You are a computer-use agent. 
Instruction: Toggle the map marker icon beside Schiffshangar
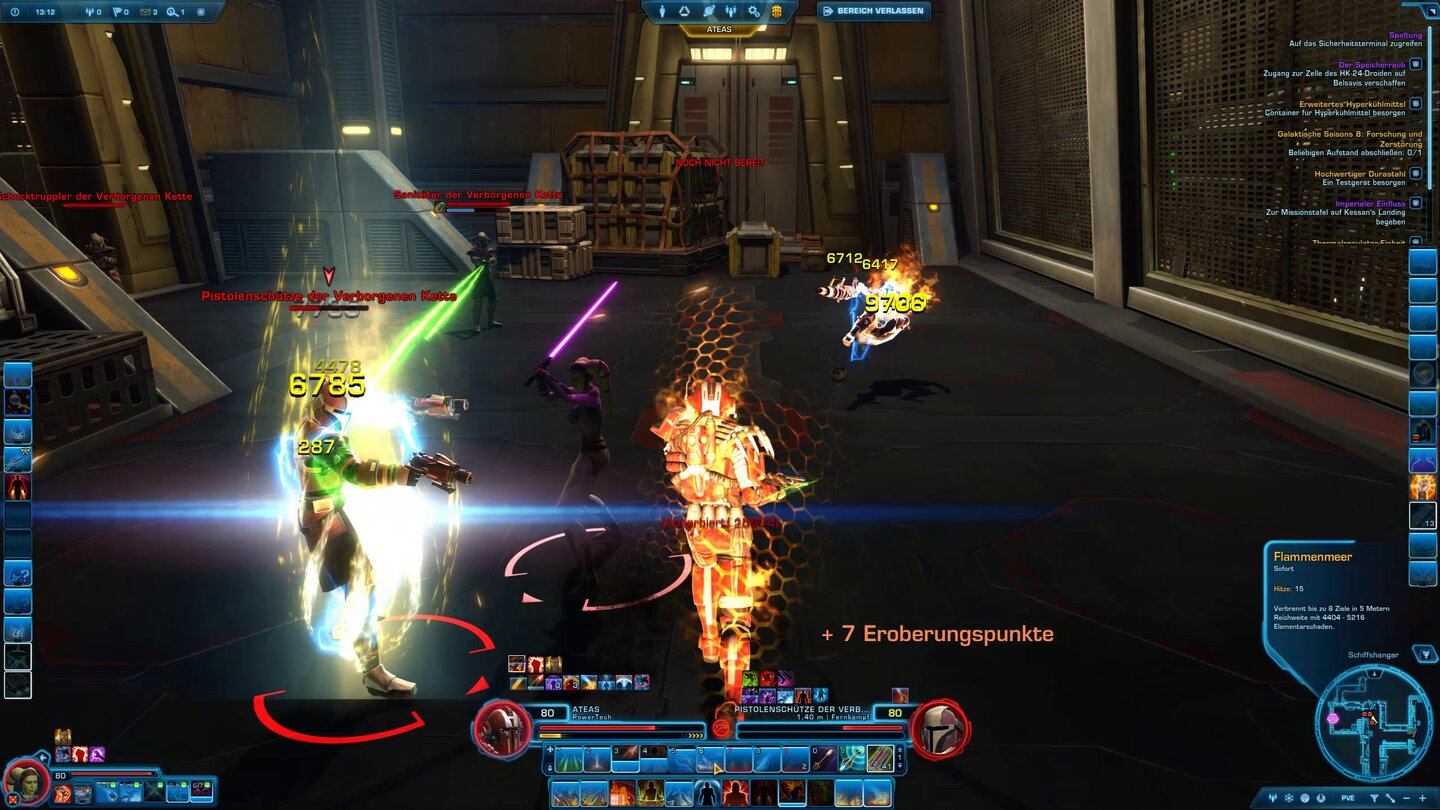click(1424, 655)
